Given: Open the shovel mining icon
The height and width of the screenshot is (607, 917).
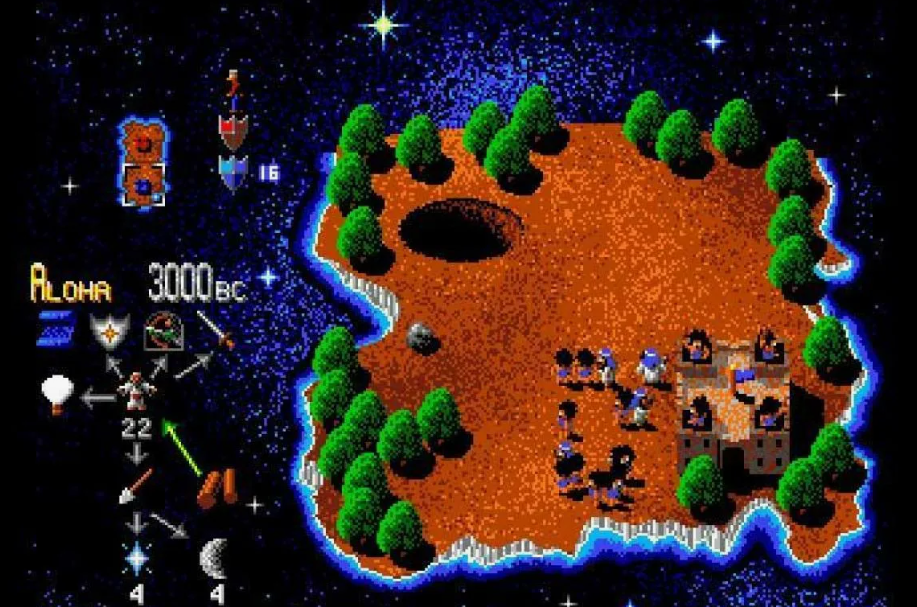Looking at the screenshot, I should click(135, 485).
